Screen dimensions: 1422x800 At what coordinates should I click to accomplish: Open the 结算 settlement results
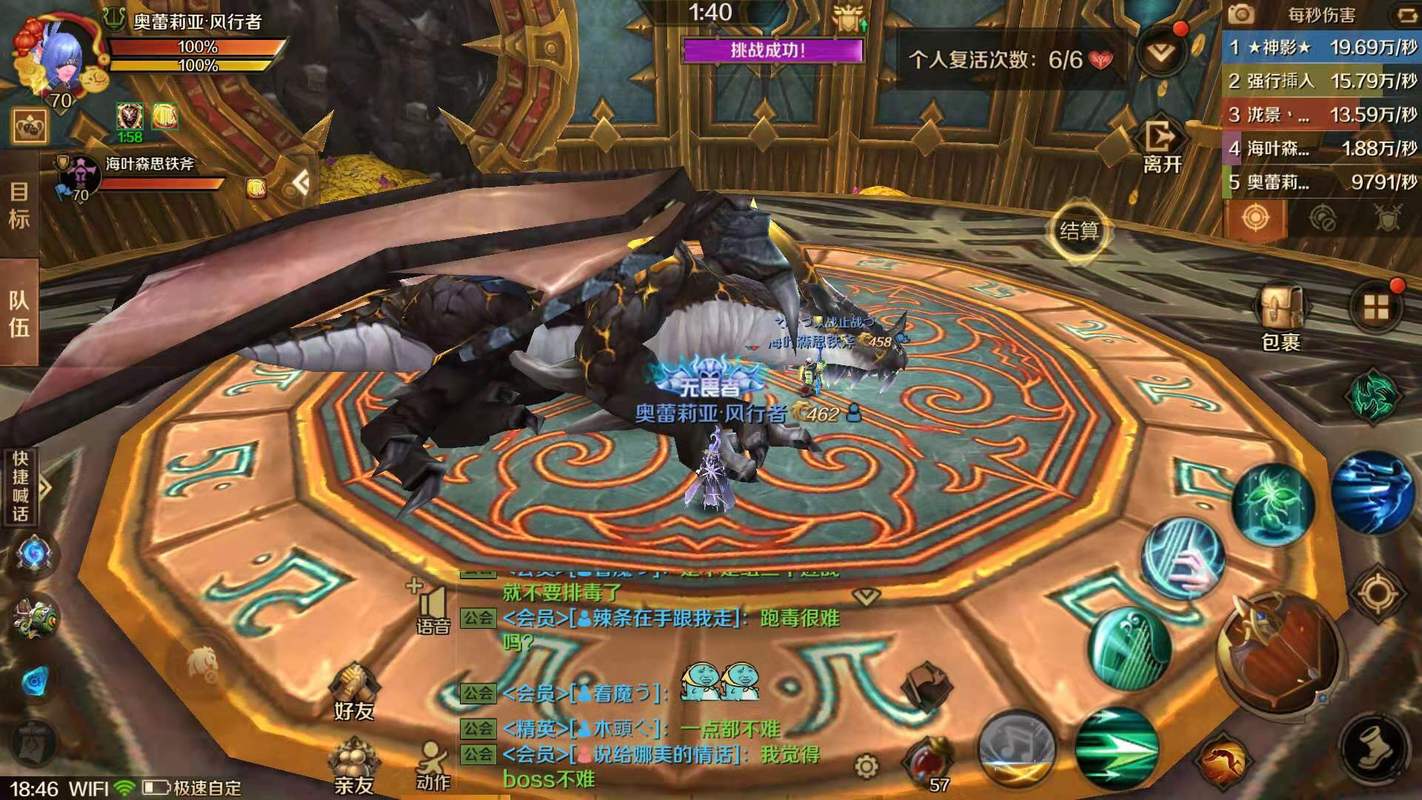[x=1079, y=231]
